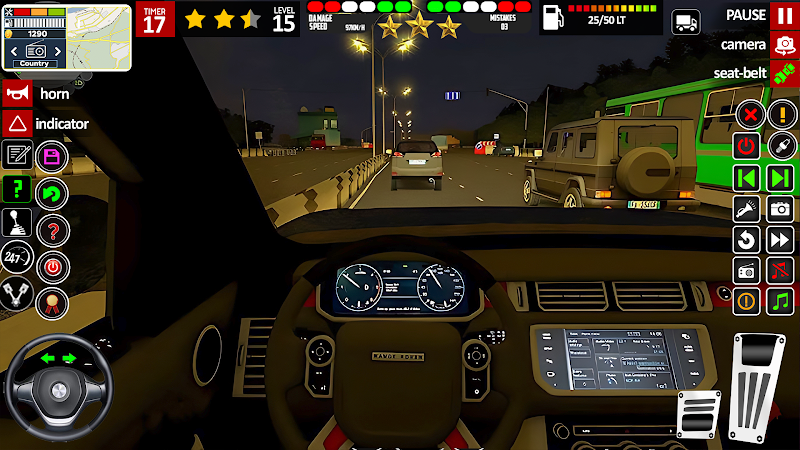
Task: Click the red X button
Action: coord(747,115)
